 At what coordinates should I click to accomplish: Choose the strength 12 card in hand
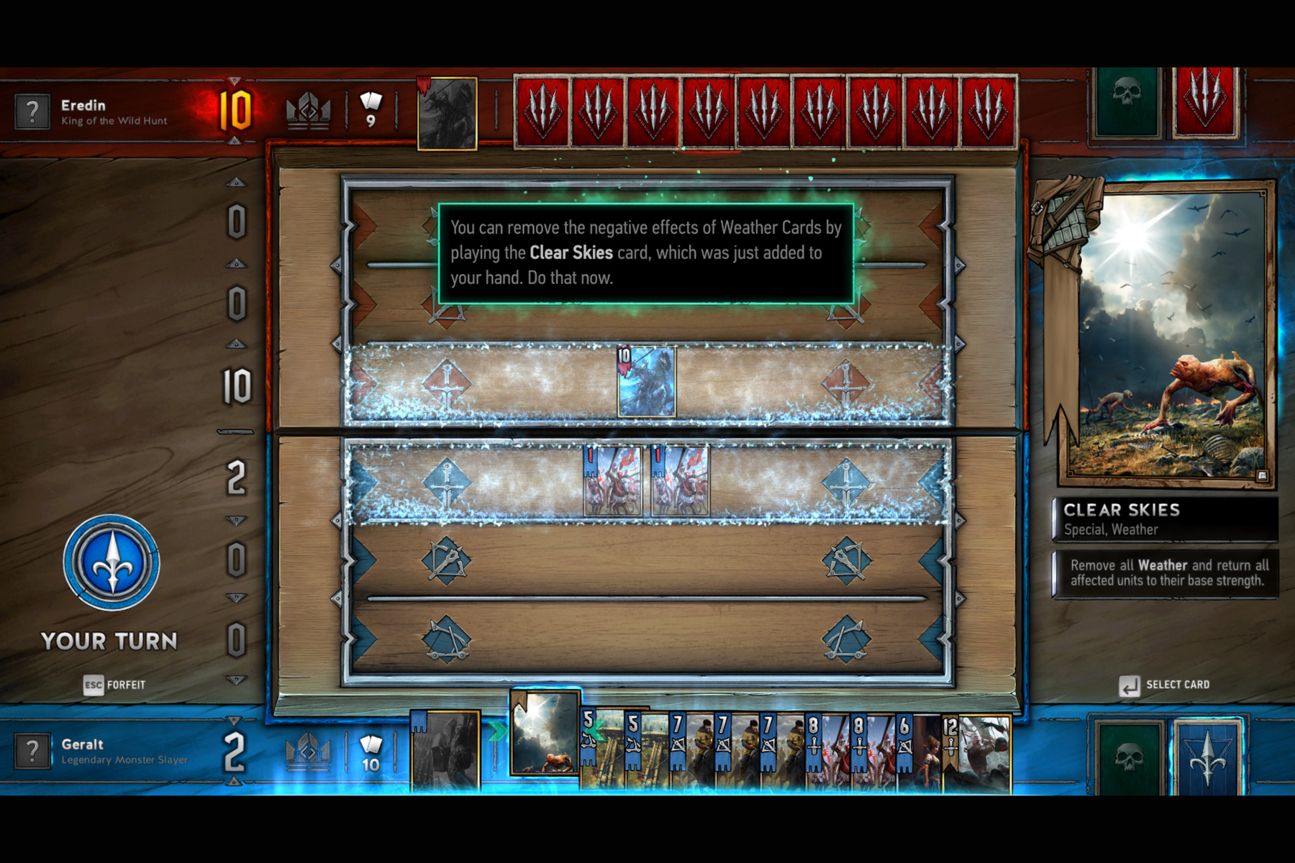click(x=980, y=751)
